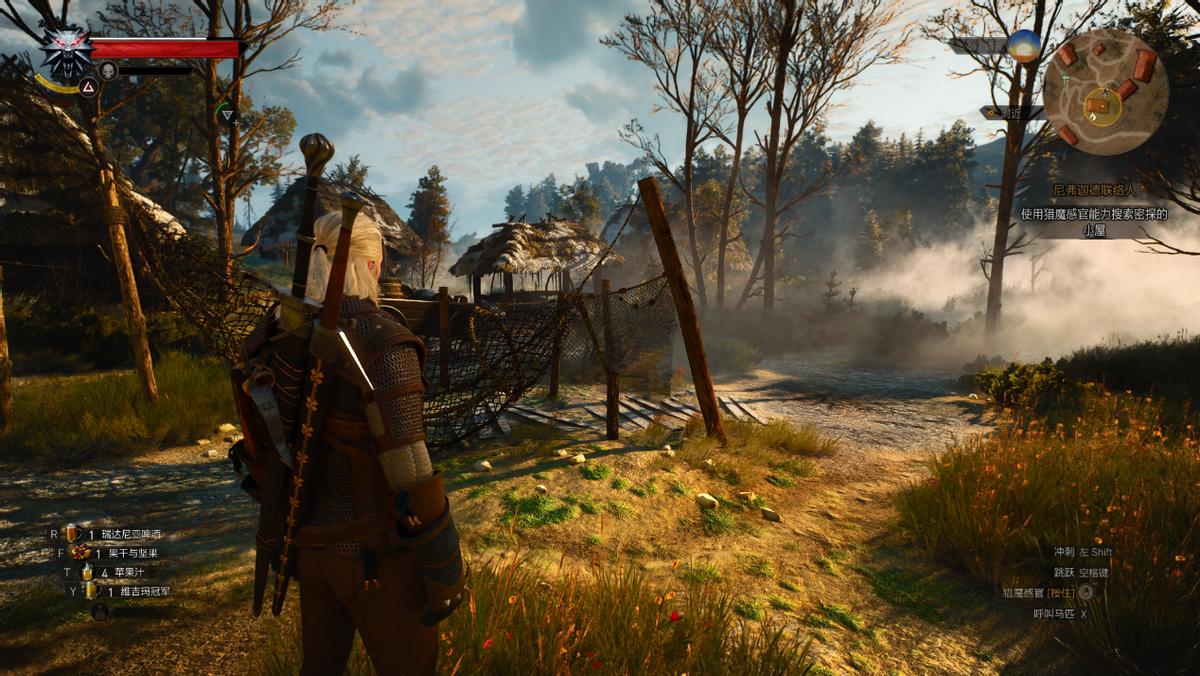Use the dried fruit and nuts item
Screen dimensions: 1200x676
pyautogui.click(x=81, y=552)
